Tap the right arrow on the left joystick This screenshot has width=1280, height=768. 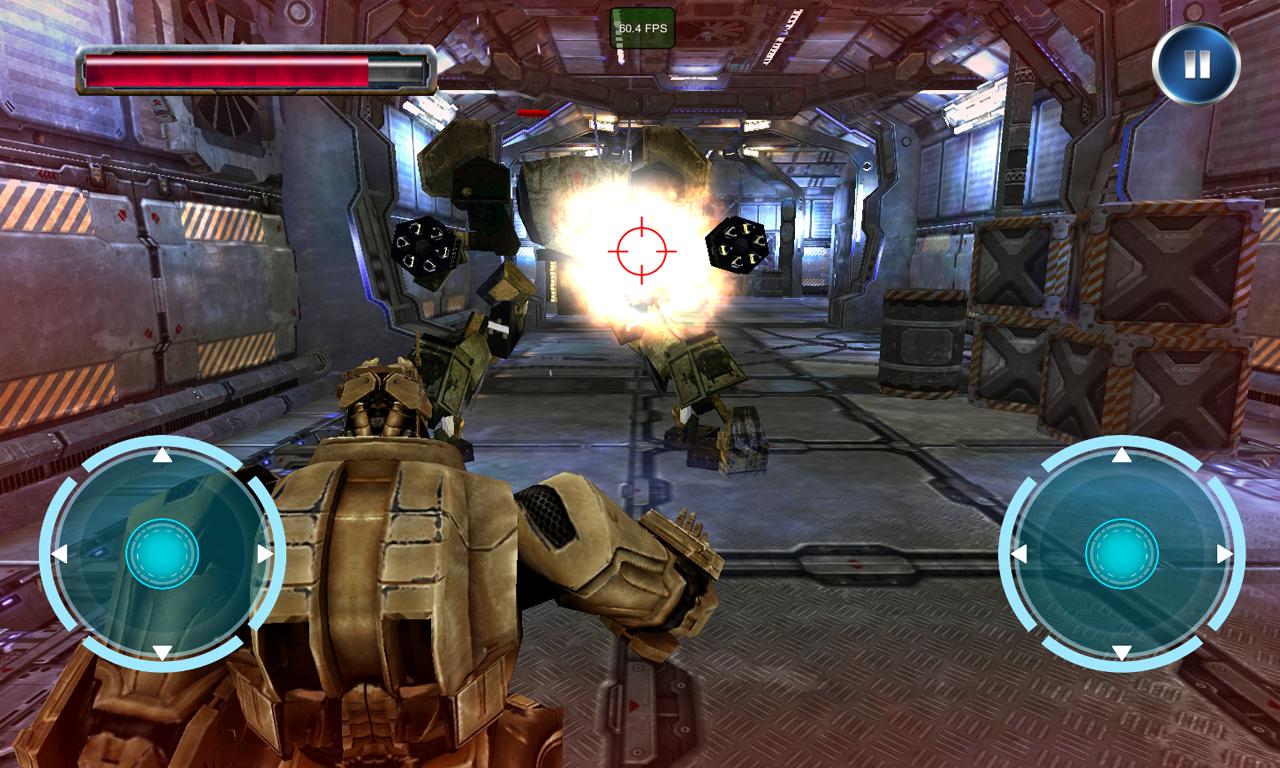(x=265, y=554)
